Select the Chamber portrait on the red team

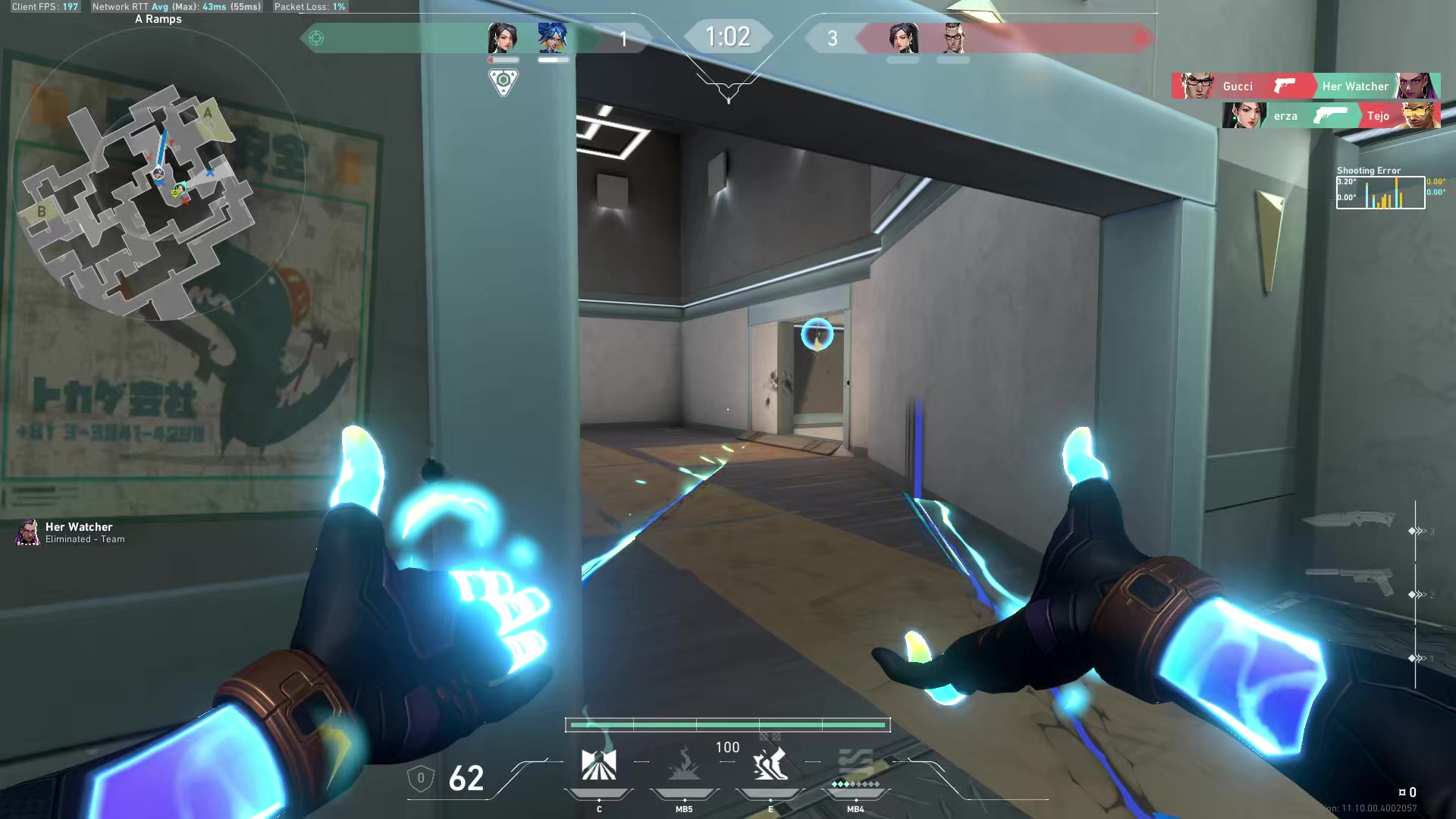coord(953,37)
